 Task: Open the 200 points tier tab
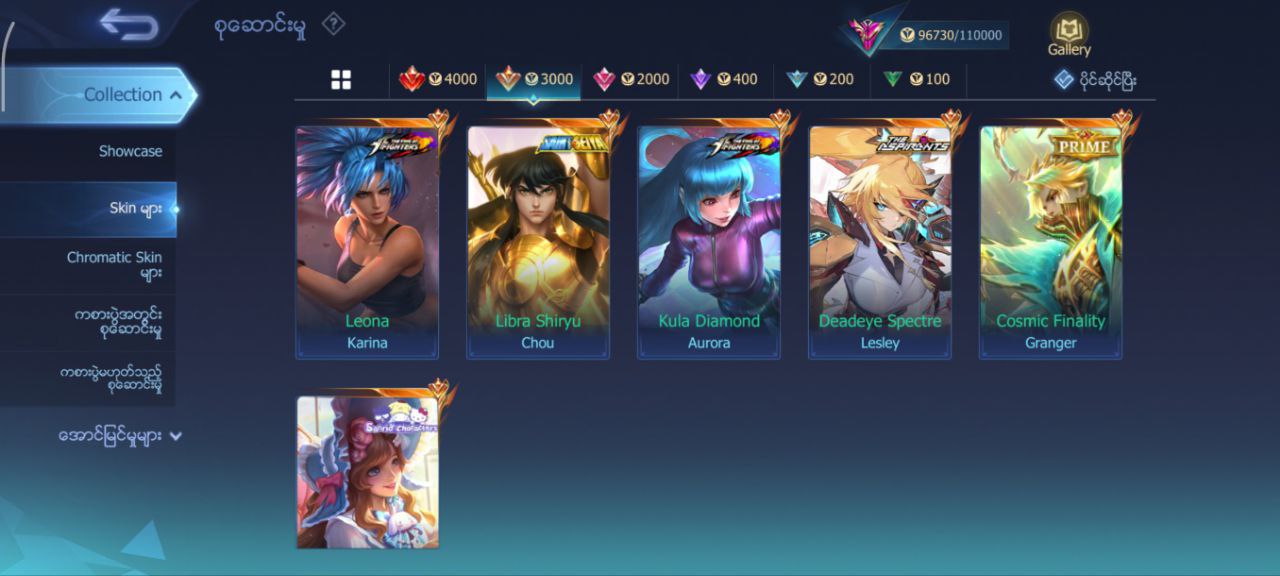coord(820,79)
